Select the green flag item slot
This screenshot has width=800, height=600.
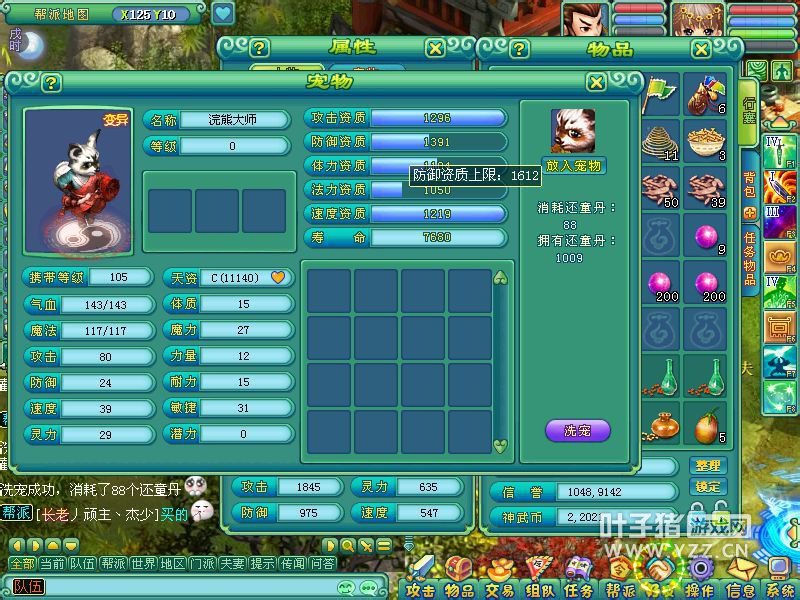pos(659,95)
